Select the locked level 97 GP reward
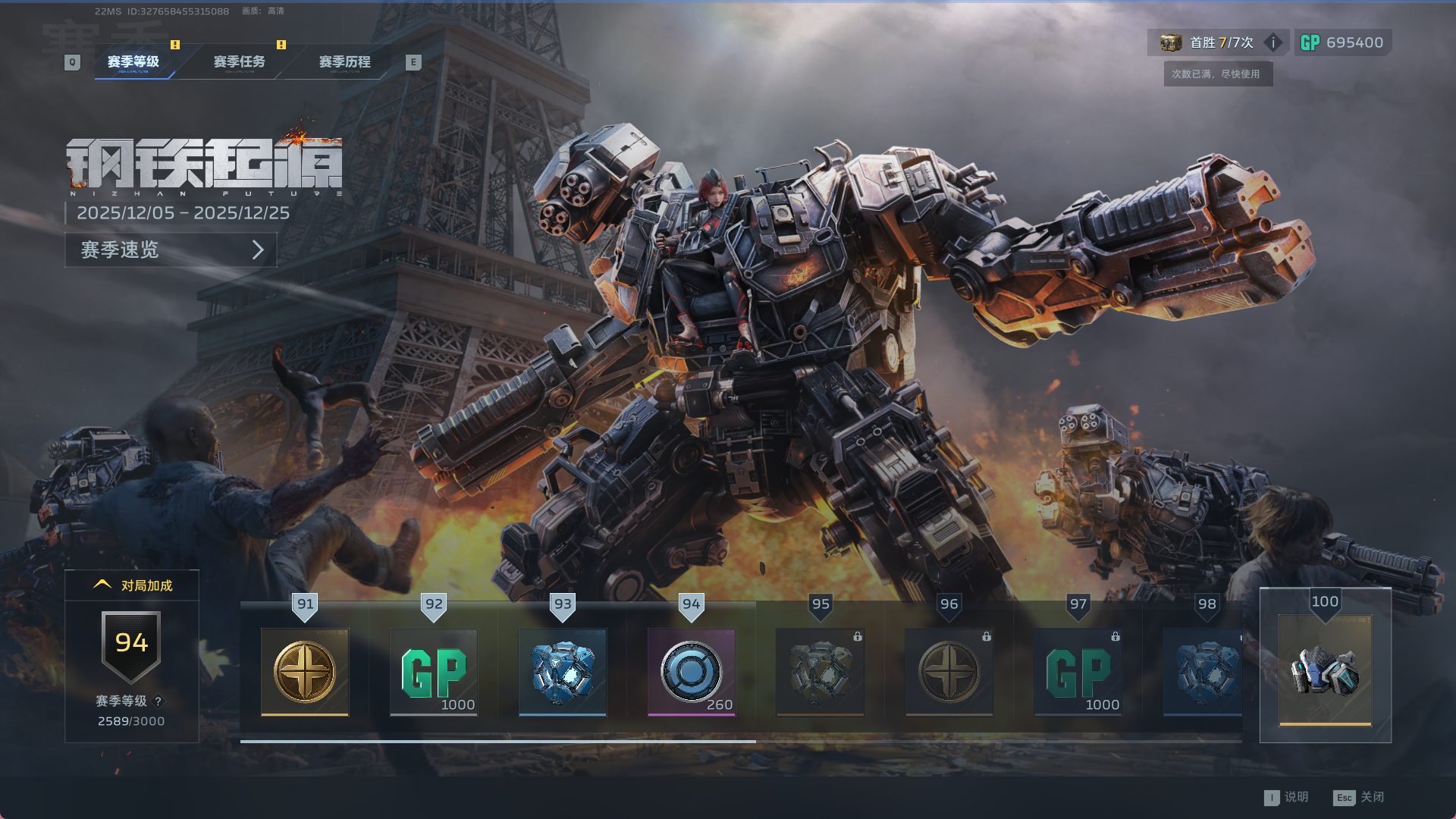 1078,672
